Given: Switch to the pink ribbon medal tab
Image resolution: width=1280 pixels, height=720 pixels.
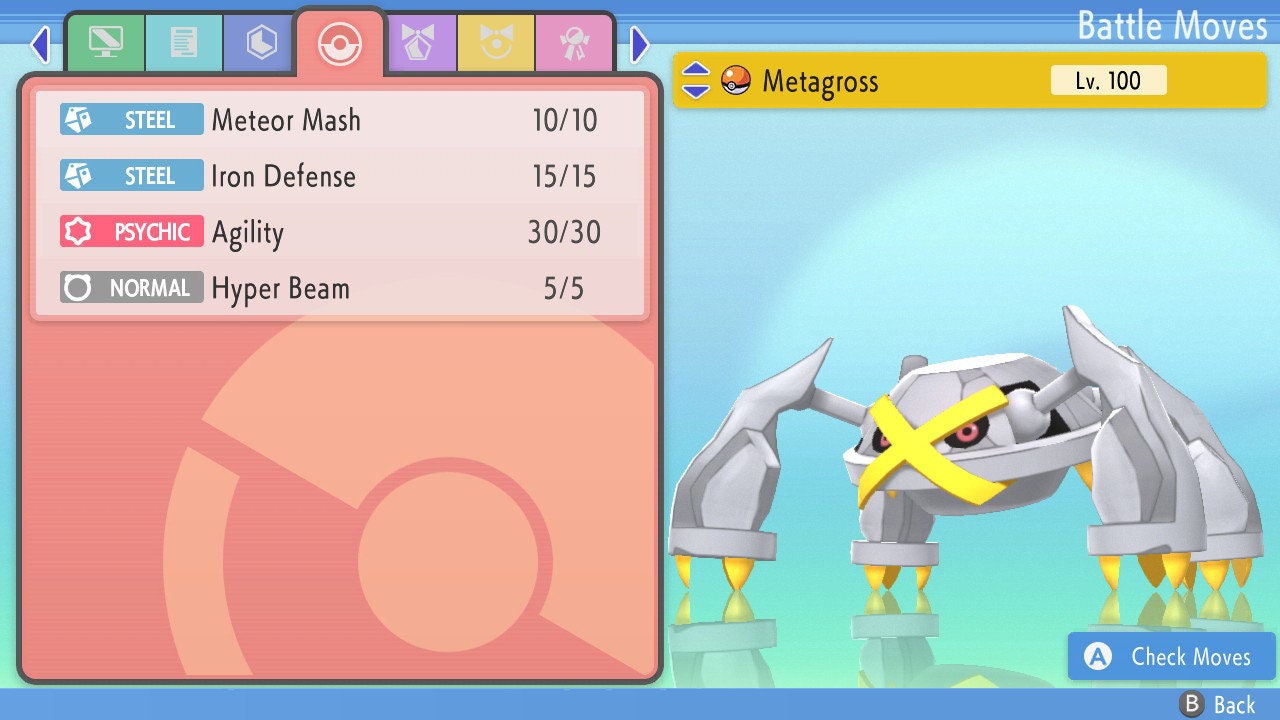Looking at the screenshot, I should pos(574,44).
